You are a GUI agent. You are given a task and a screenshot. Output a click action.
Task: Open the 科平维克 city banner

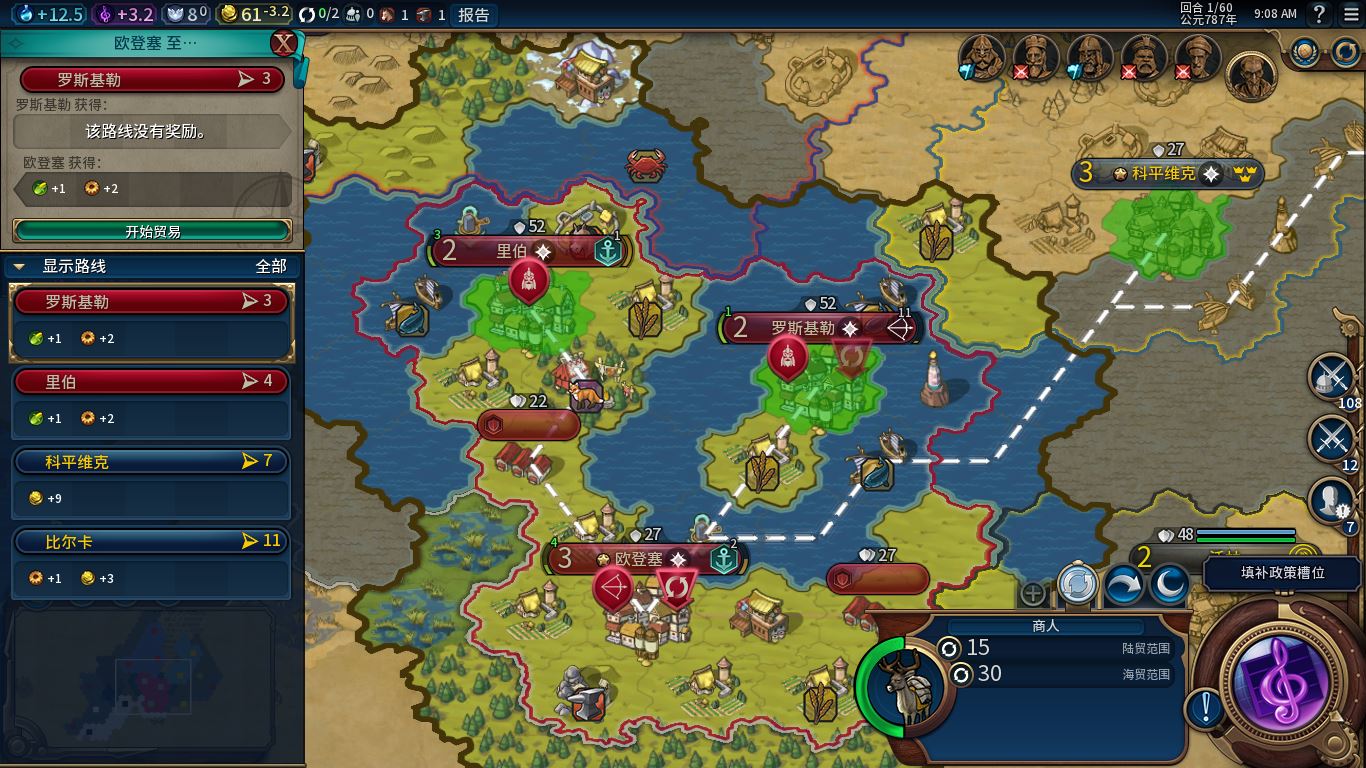(1163, 174)
